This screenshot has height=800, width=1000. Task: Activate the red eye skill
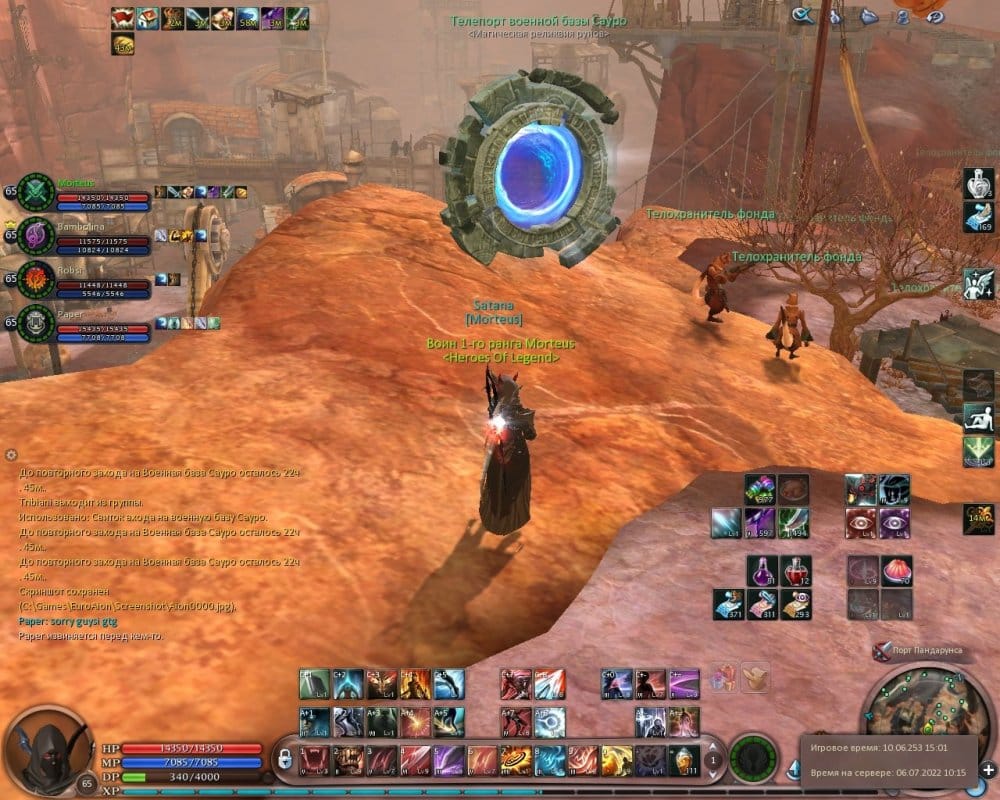point(861,521)
